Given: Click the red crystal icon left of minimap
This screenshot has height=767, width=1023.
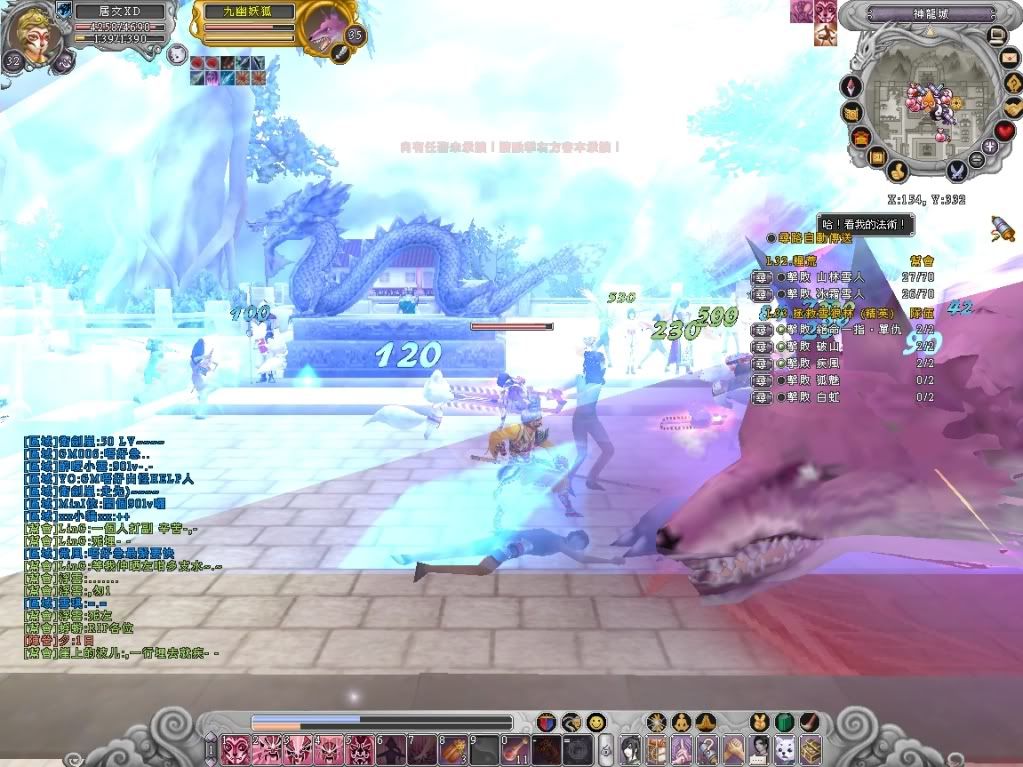Looking at the screenshot, I should pos(852,87).
